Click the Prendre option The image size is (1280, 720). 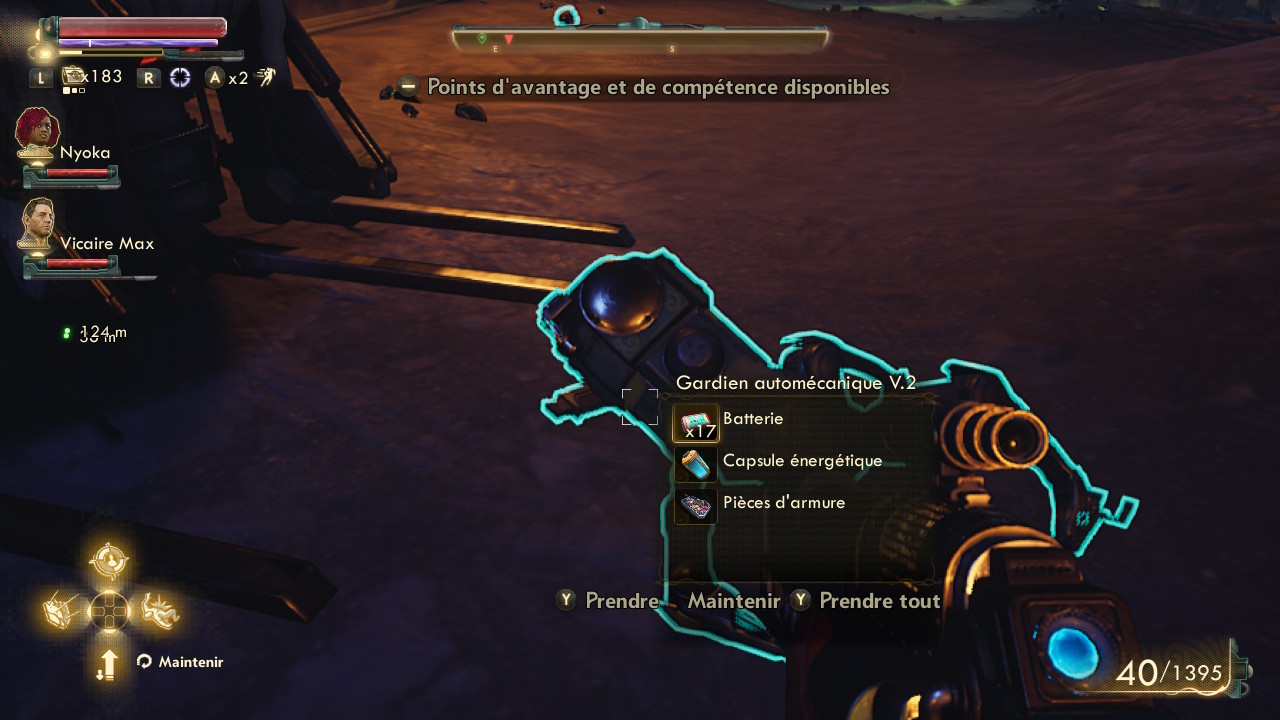621,601
